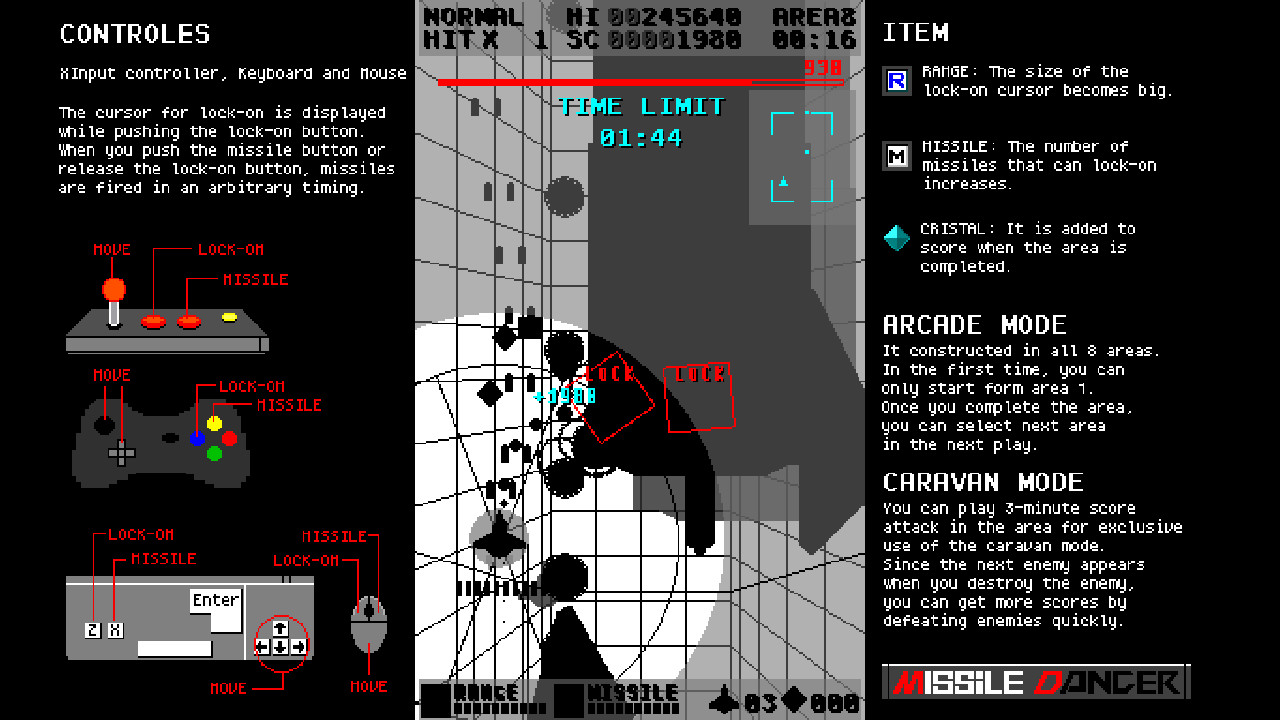Image resolution: width=1280 pixels, height=720 pixels.
Task: Click the red LOCK-ON button on the arcade panel
Action: click(155, 320)
